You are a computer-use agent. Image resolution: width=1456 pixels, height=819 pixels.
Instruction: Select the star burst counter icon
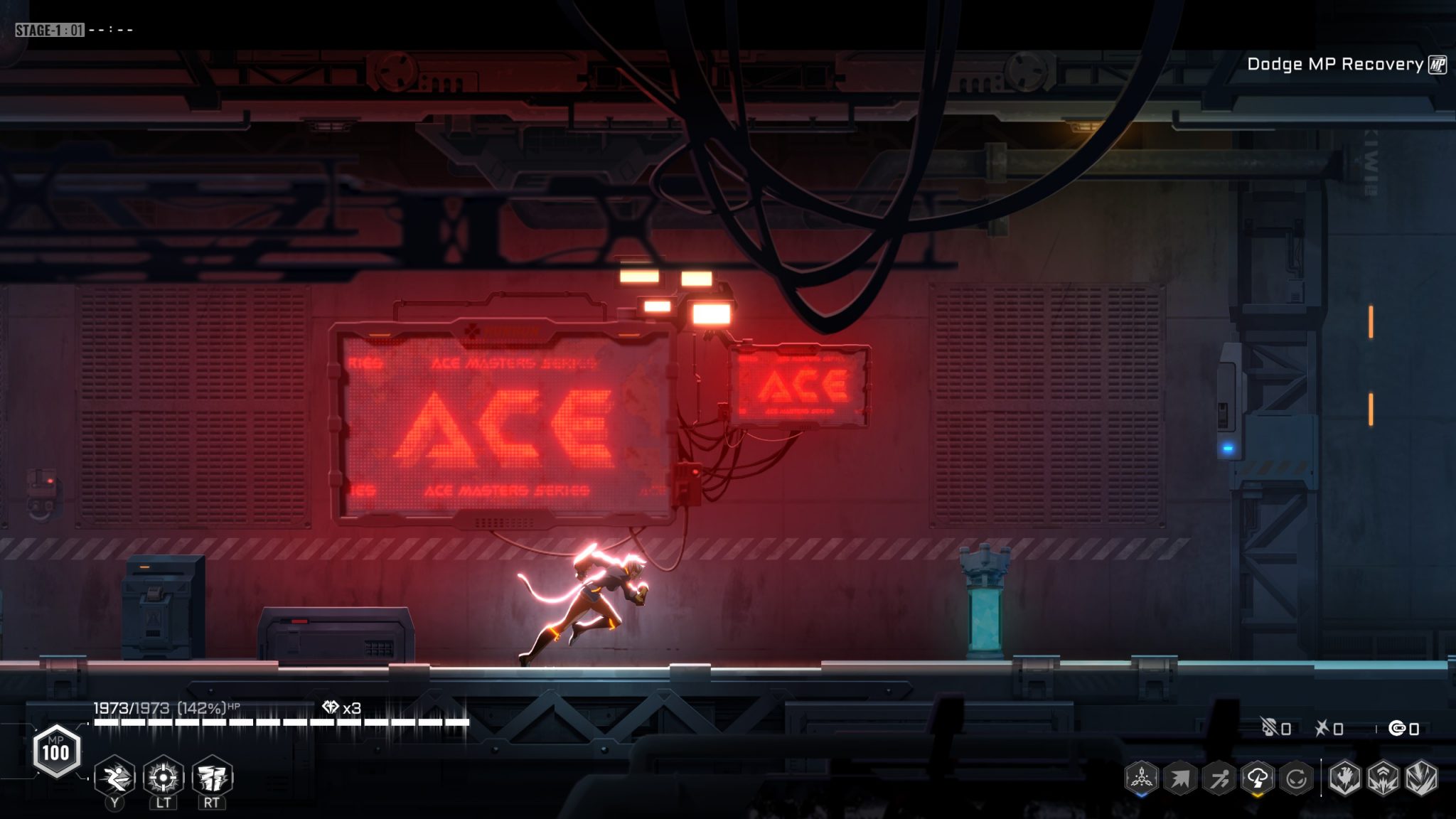click(1322, 728)
